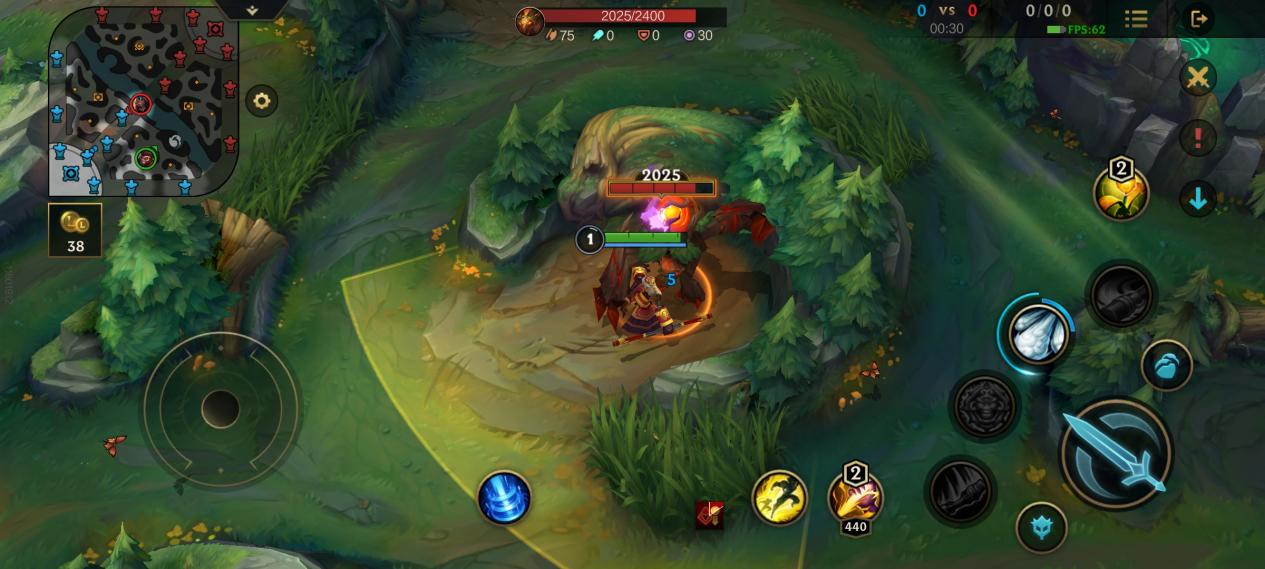Activate the blue Recall spell
1265x569 pixels.
pos(504,497)
